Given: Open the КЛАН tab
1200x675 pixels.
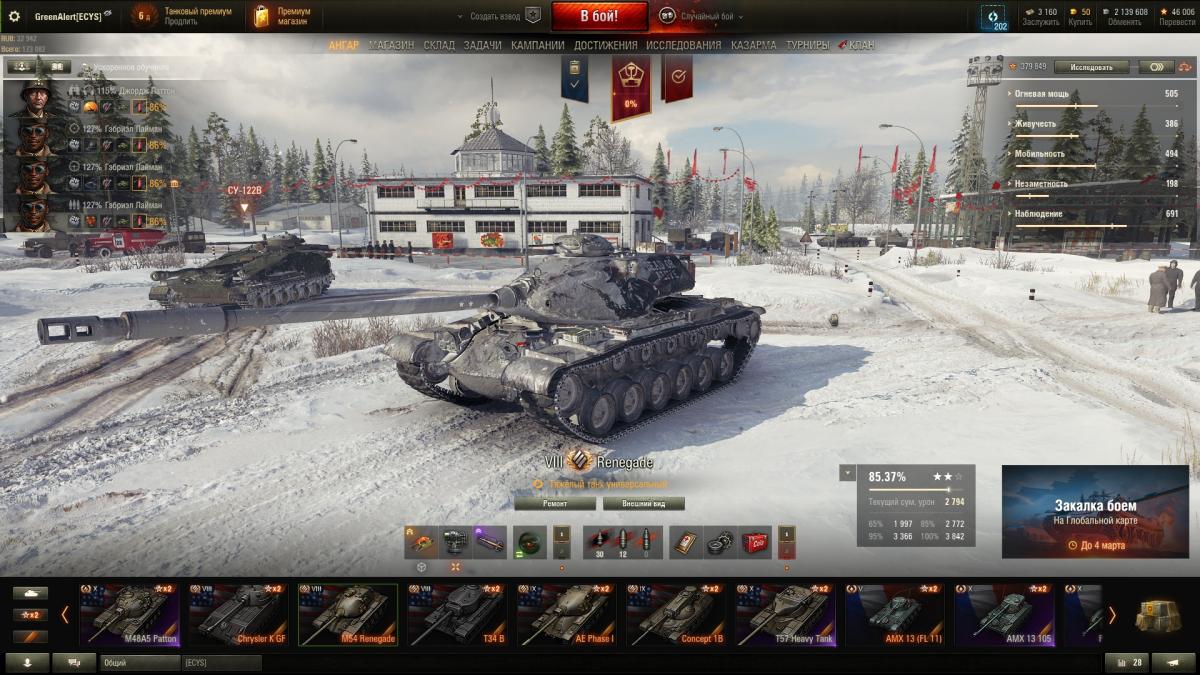Looking at the screenshot, I should 860,45.
